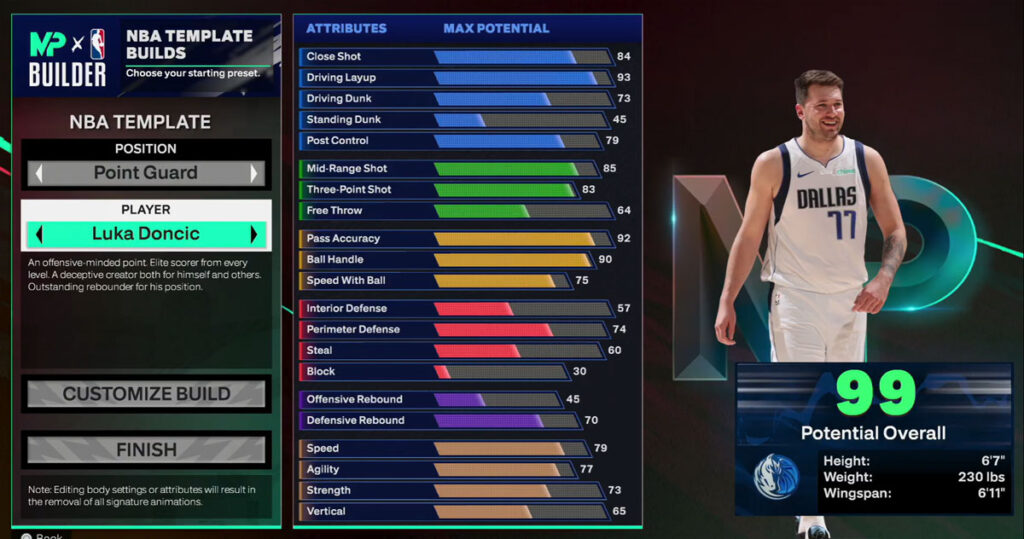The height and width of the screenshot is (539, 1024).
Task: Choose the Block attribute row
Action: [x=455, y=372]
